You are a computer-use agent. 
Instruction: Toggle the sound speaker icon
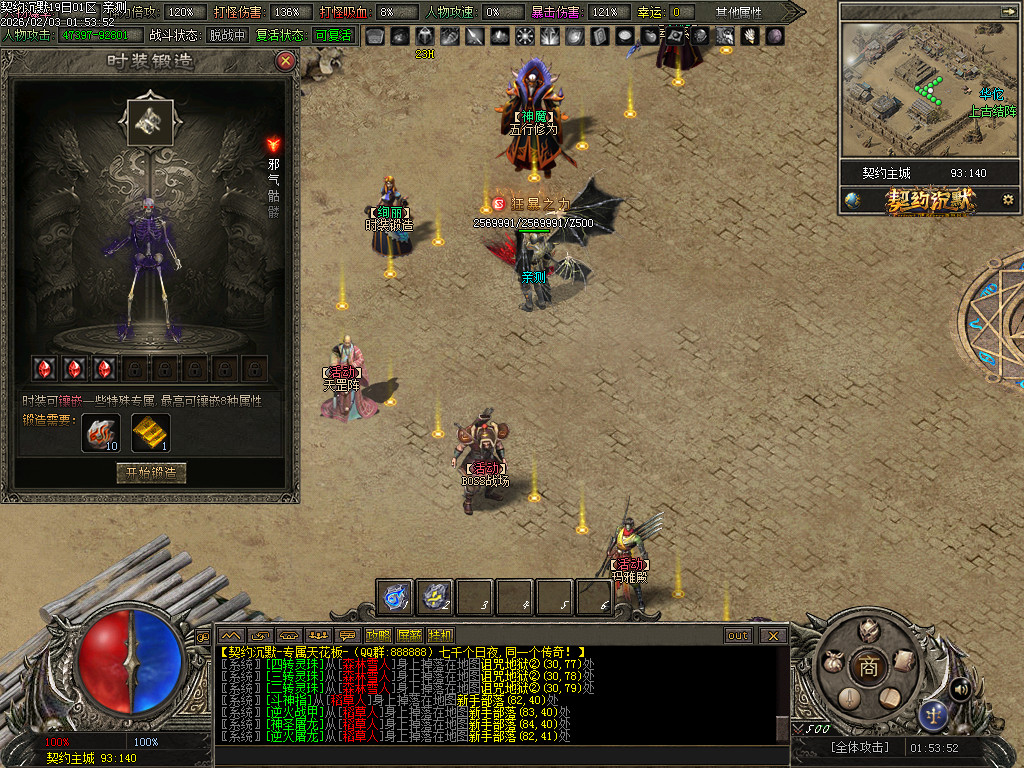pos(960,688)
